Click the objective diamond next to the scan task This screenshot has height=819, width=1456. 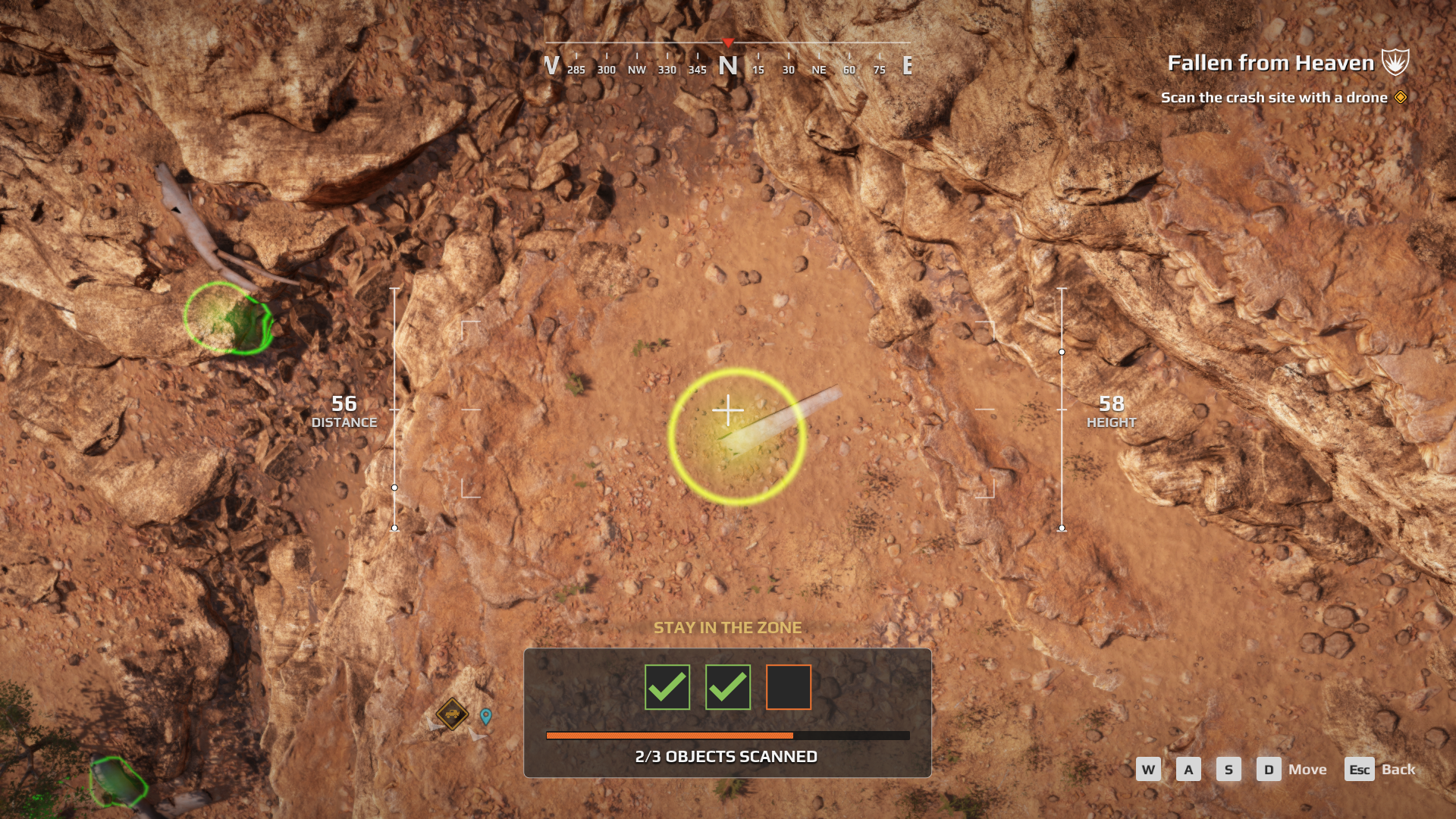click(1401, 97)
